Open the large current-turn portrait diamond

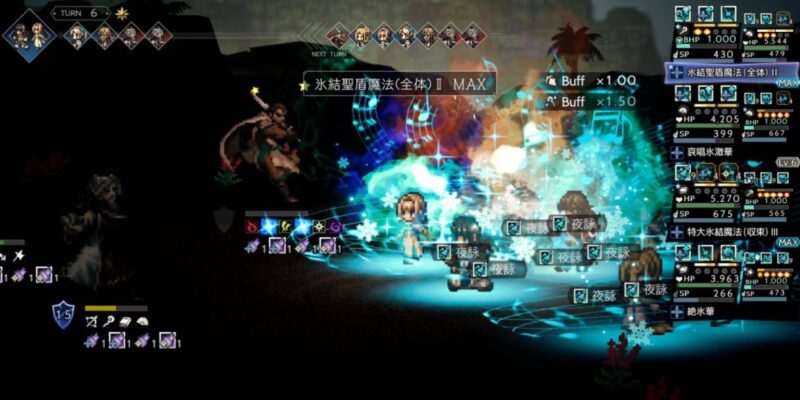click(29, 30)
